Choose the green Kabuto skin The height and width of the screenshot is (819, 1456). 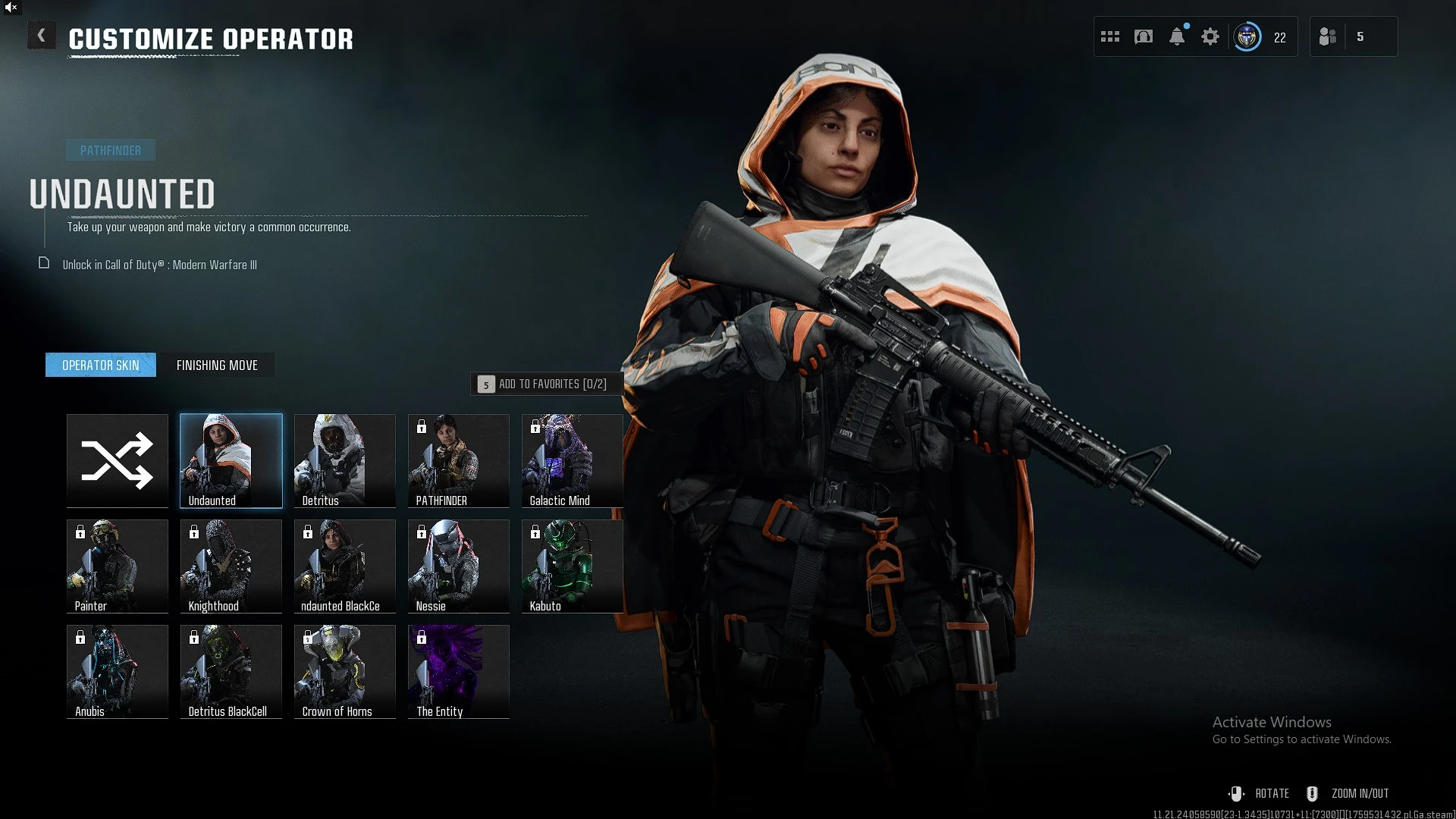click(573, 566)
